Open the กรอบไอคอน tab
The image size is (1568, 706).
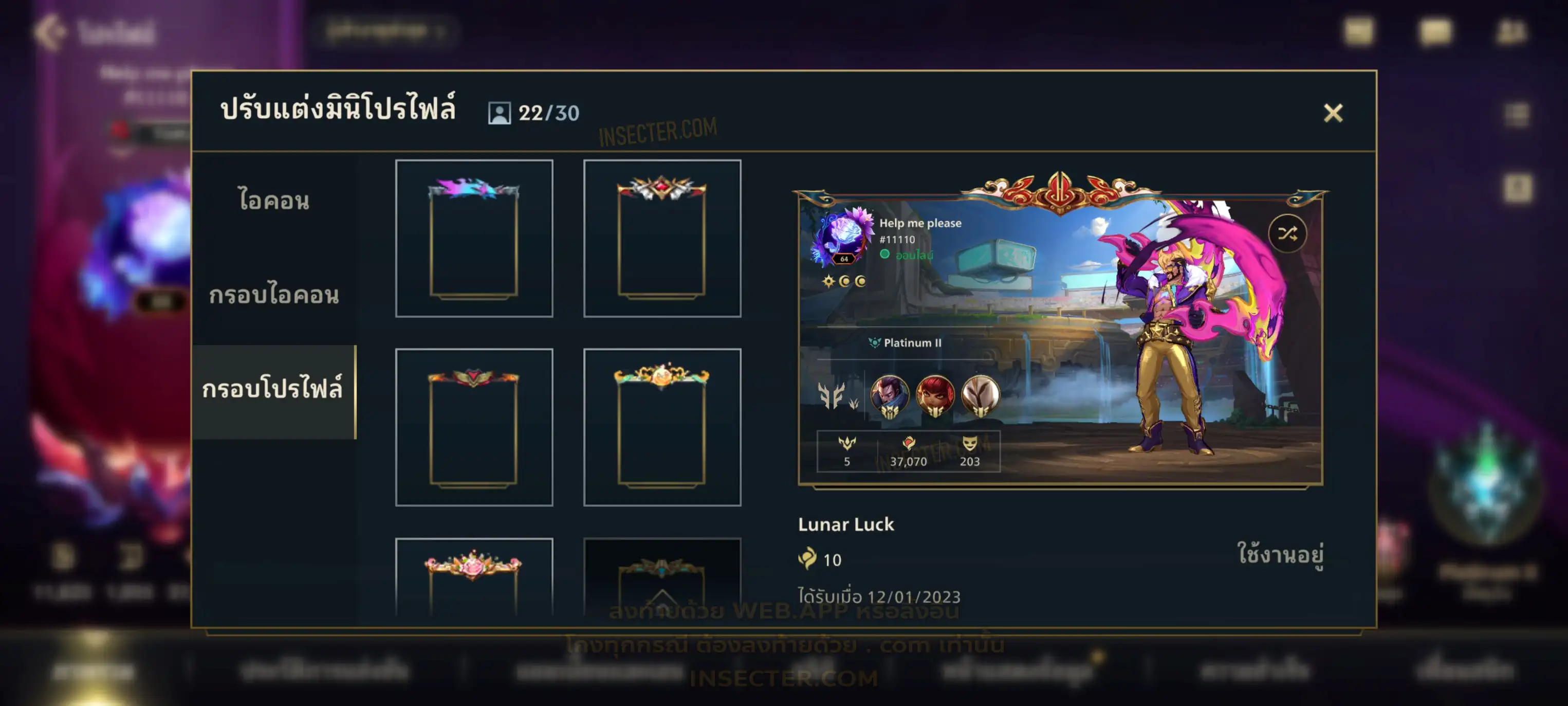pos(274,295)
